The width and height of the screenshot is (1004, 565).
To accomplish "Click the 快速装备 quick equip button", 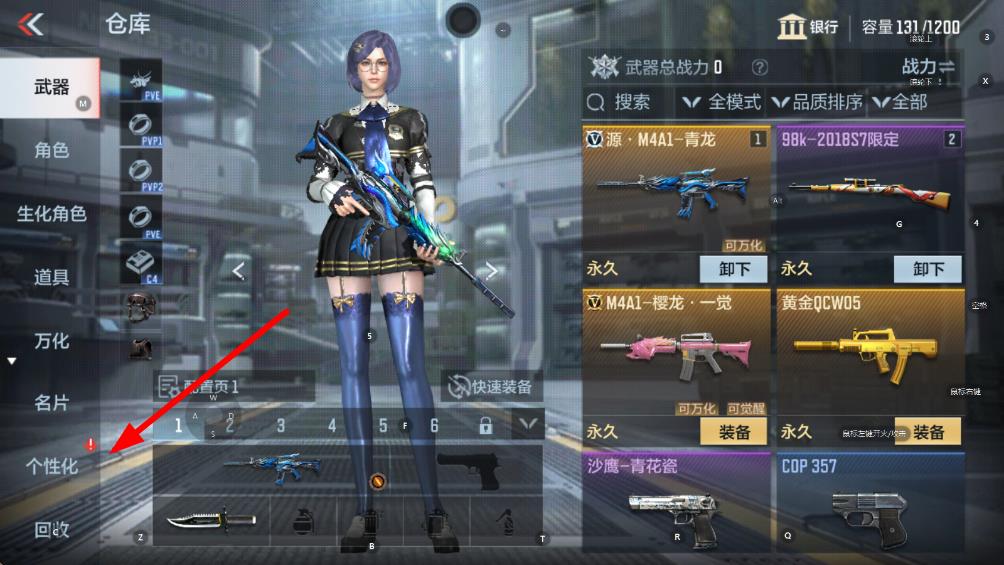I will pyautogui.click(x=492, y=387).
